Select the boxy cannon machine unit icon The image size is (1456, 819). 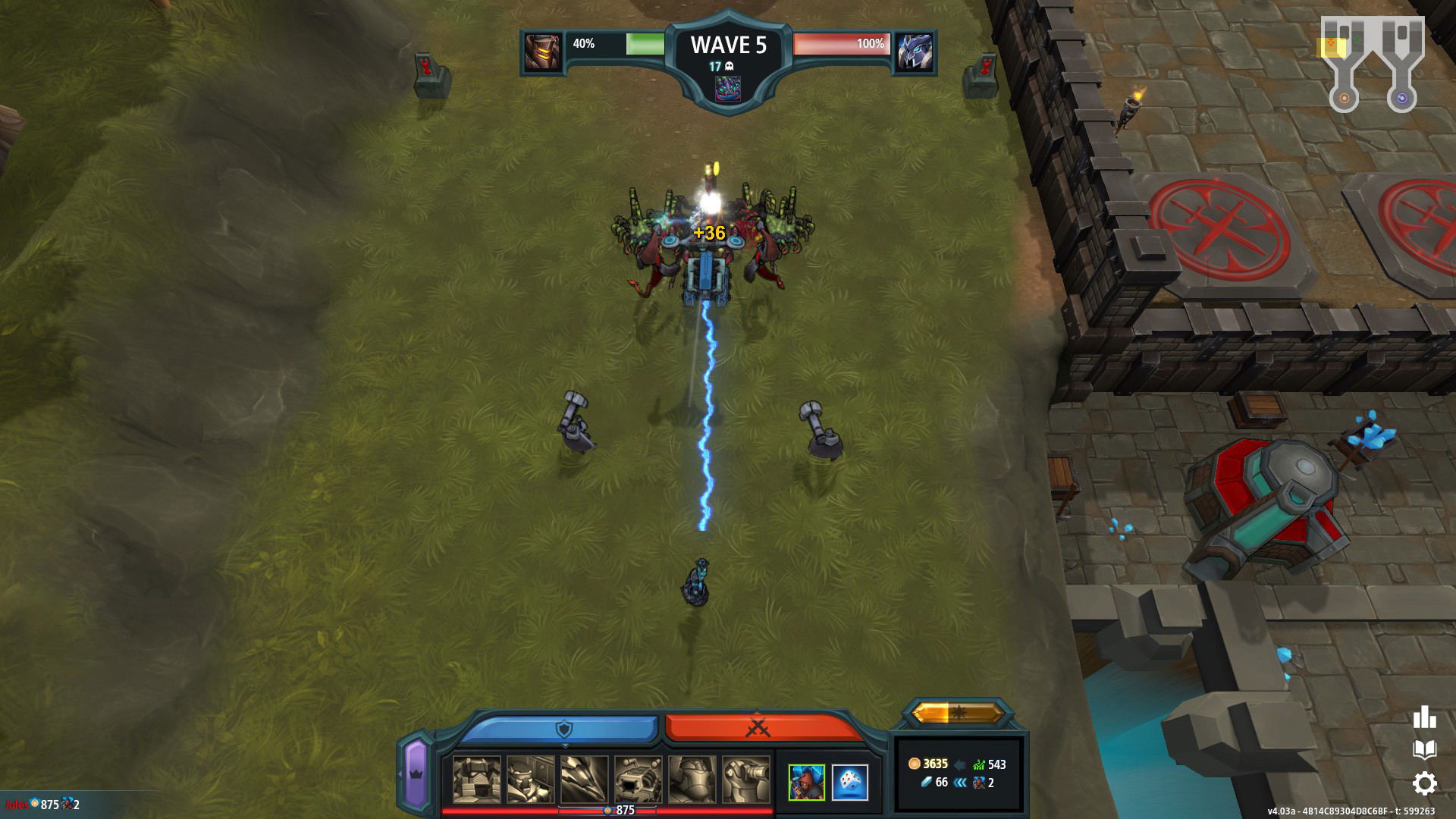[x=638, y=780]
